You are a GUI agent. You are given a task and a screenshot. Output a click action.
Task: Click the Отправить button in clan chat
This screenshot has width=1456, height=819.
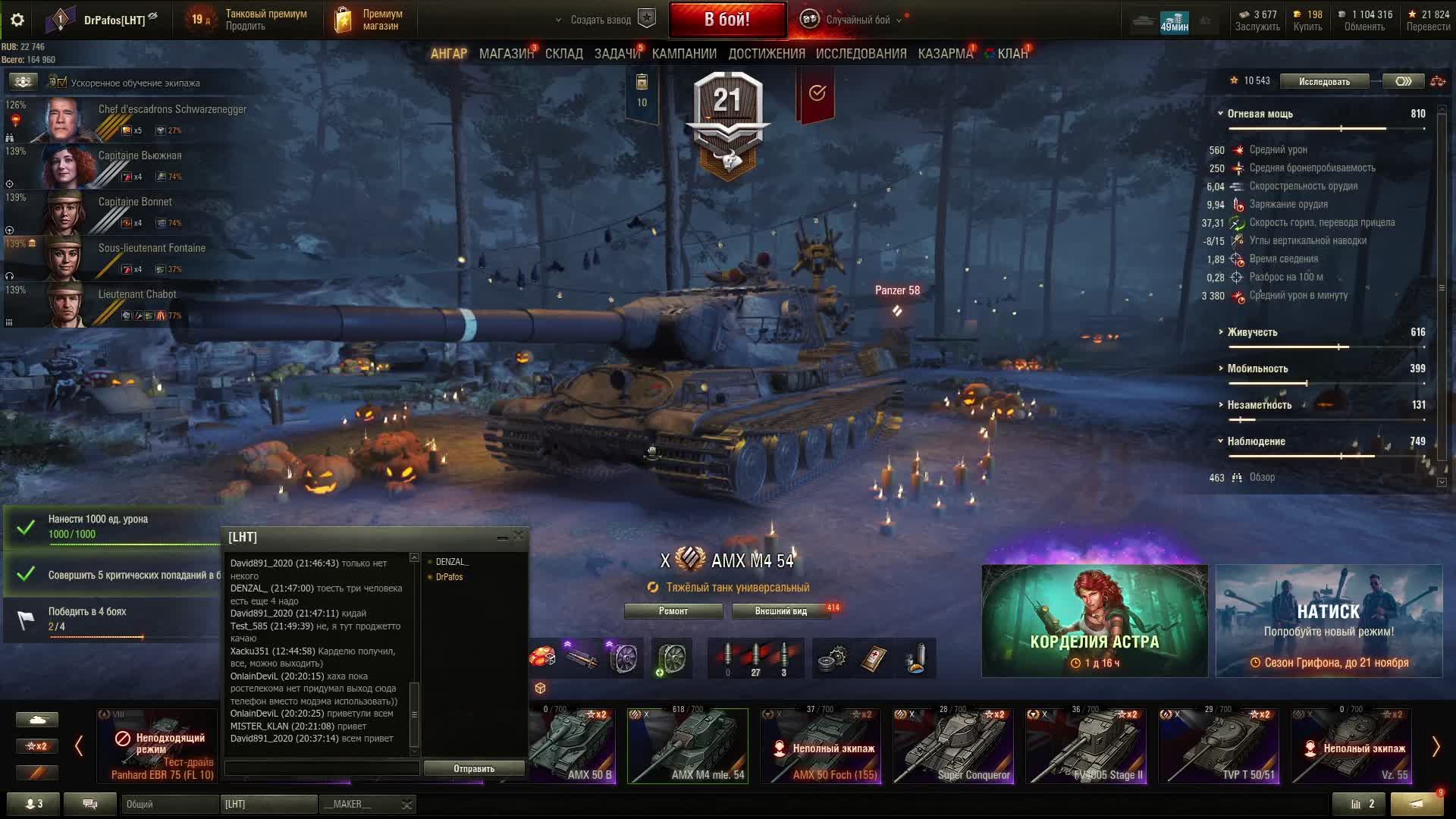click(474, 767)
